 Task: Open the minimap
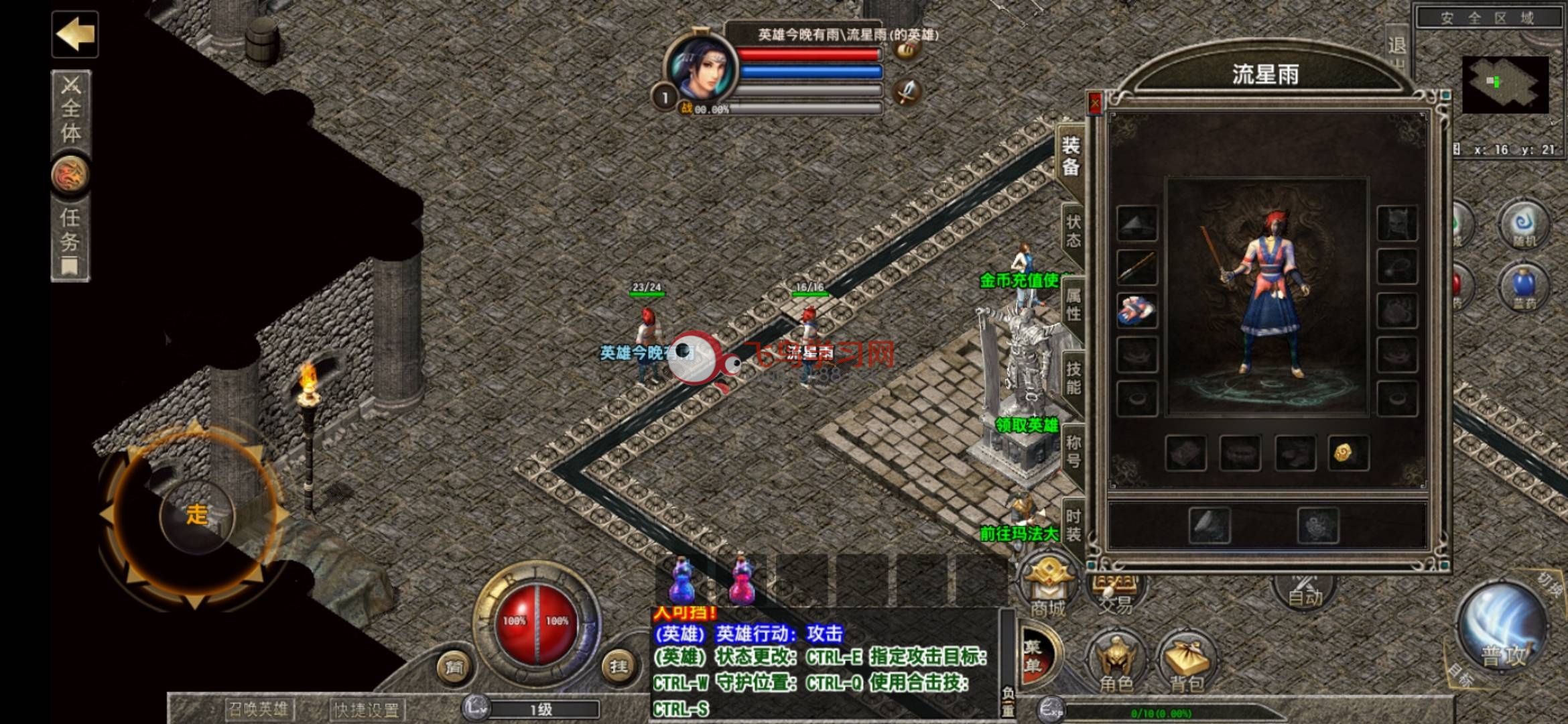(x=1505, y=84)
